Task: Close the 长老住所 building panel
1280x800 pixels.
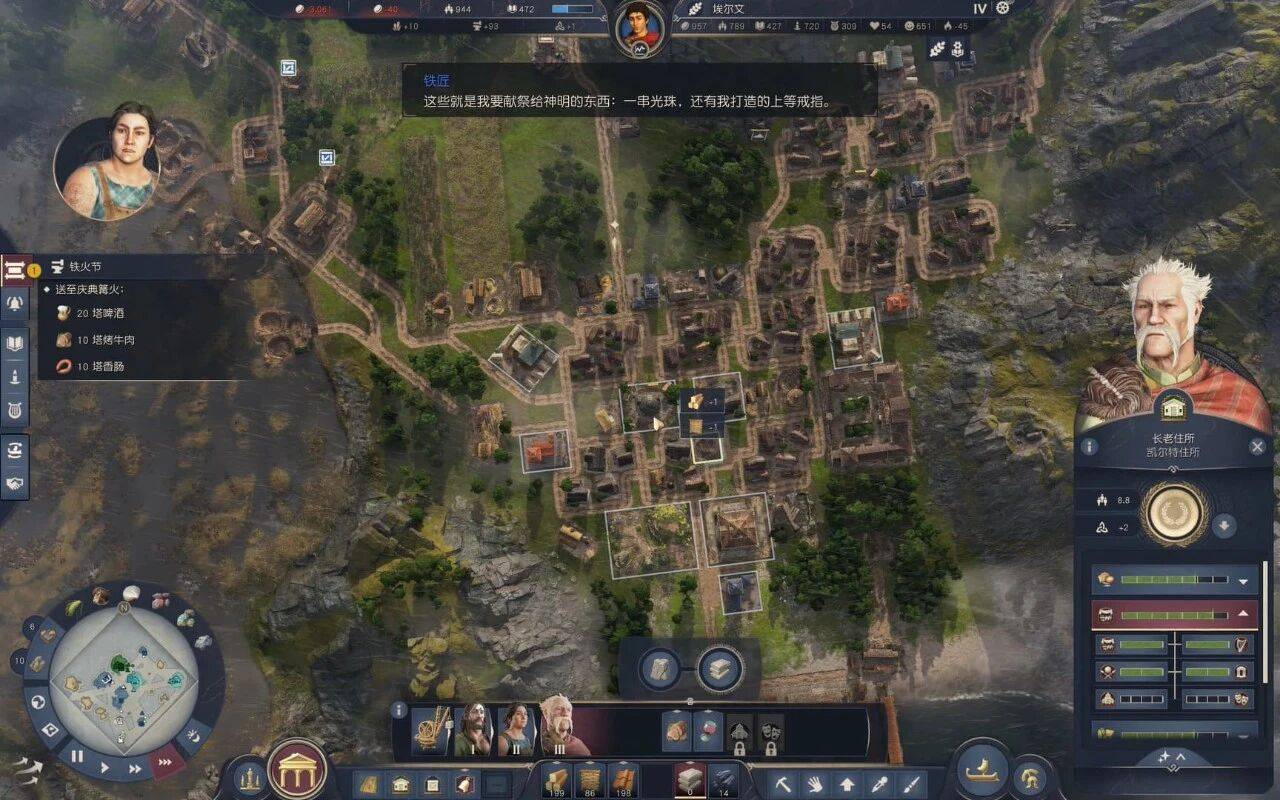Action: (1257, 447)
